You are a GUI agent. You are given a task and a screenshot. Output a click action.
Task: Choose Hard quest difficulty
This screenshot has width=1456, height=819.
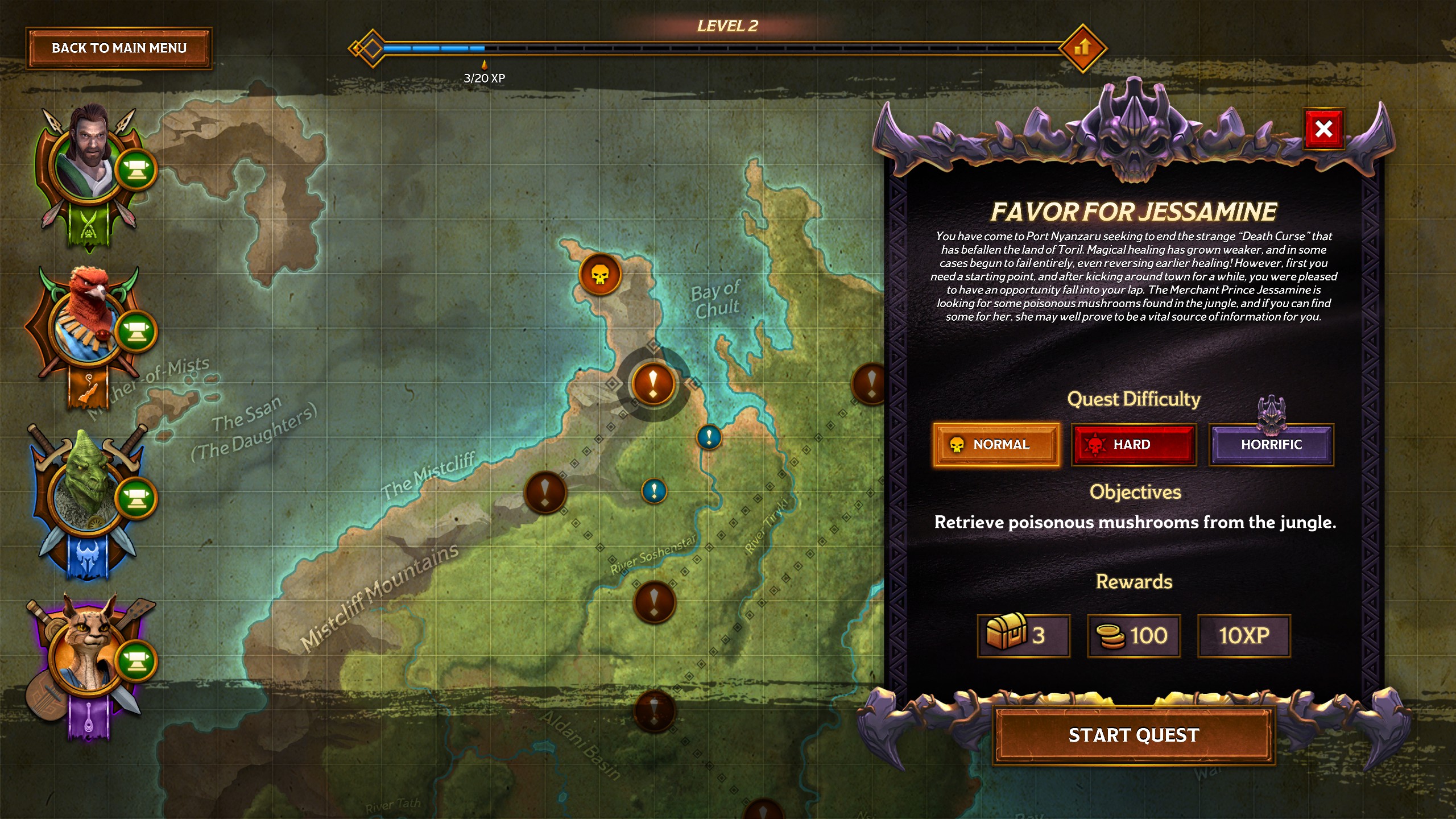point(1134,445)
